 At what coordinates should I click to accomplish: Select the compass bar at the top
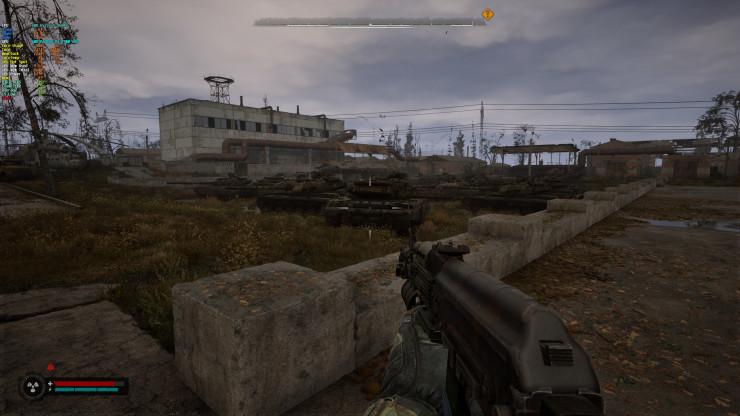pyautogui.click(x=369, y=21)
